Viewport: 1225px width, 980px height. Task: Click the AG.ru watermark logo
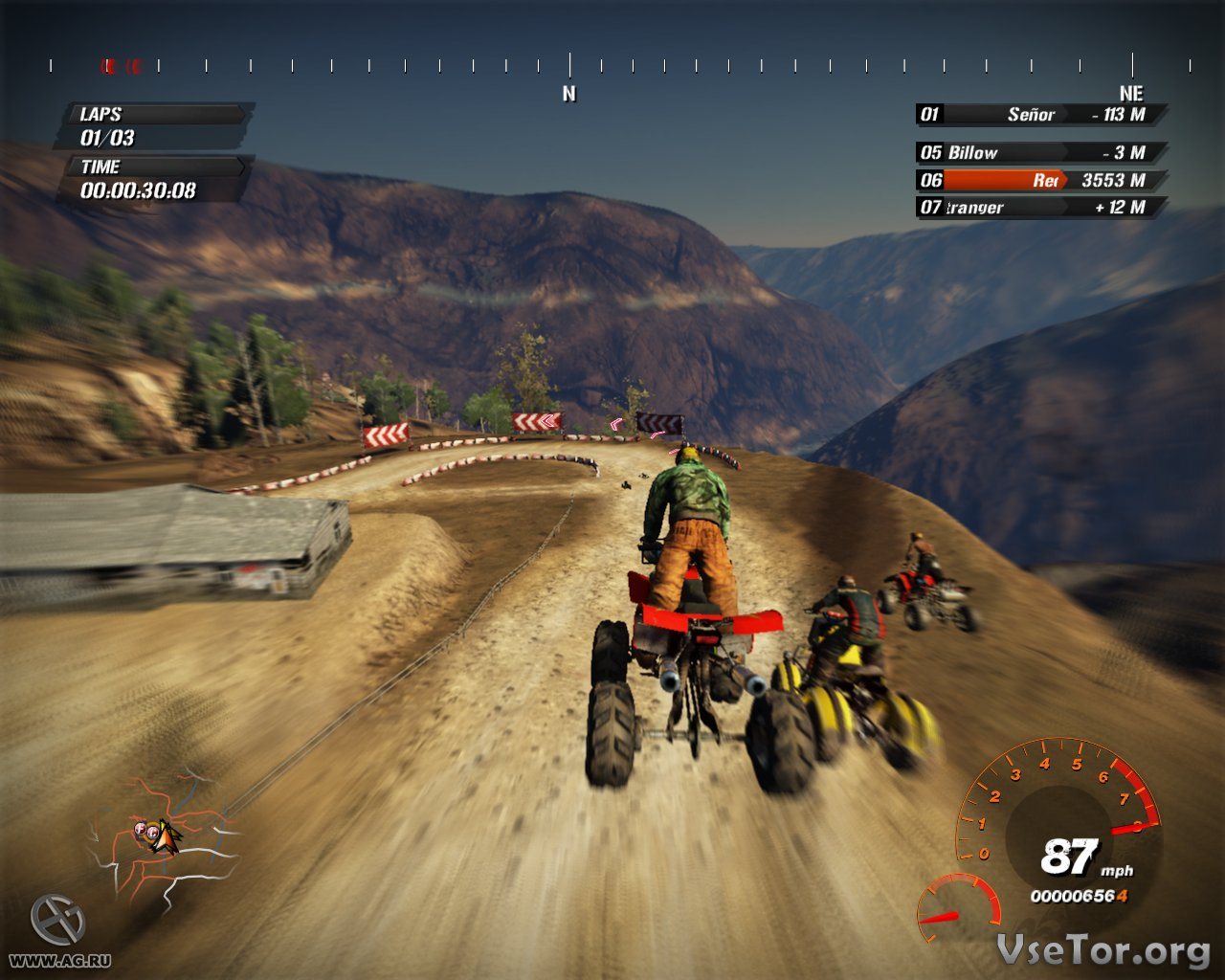pos(57,921)
